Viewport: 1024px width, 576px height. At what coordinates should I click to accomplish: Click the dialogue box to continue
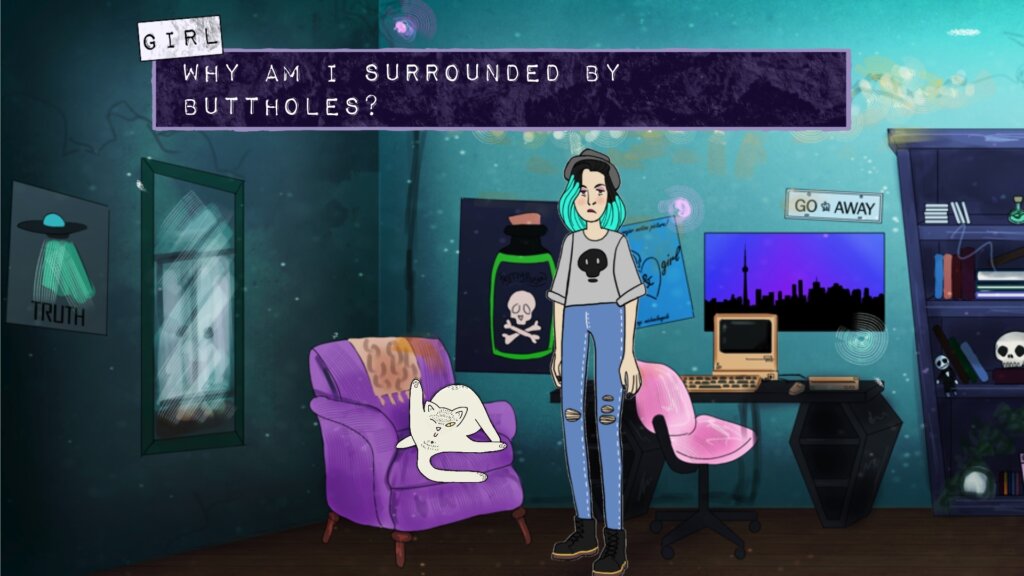click(x=500, y=90)
